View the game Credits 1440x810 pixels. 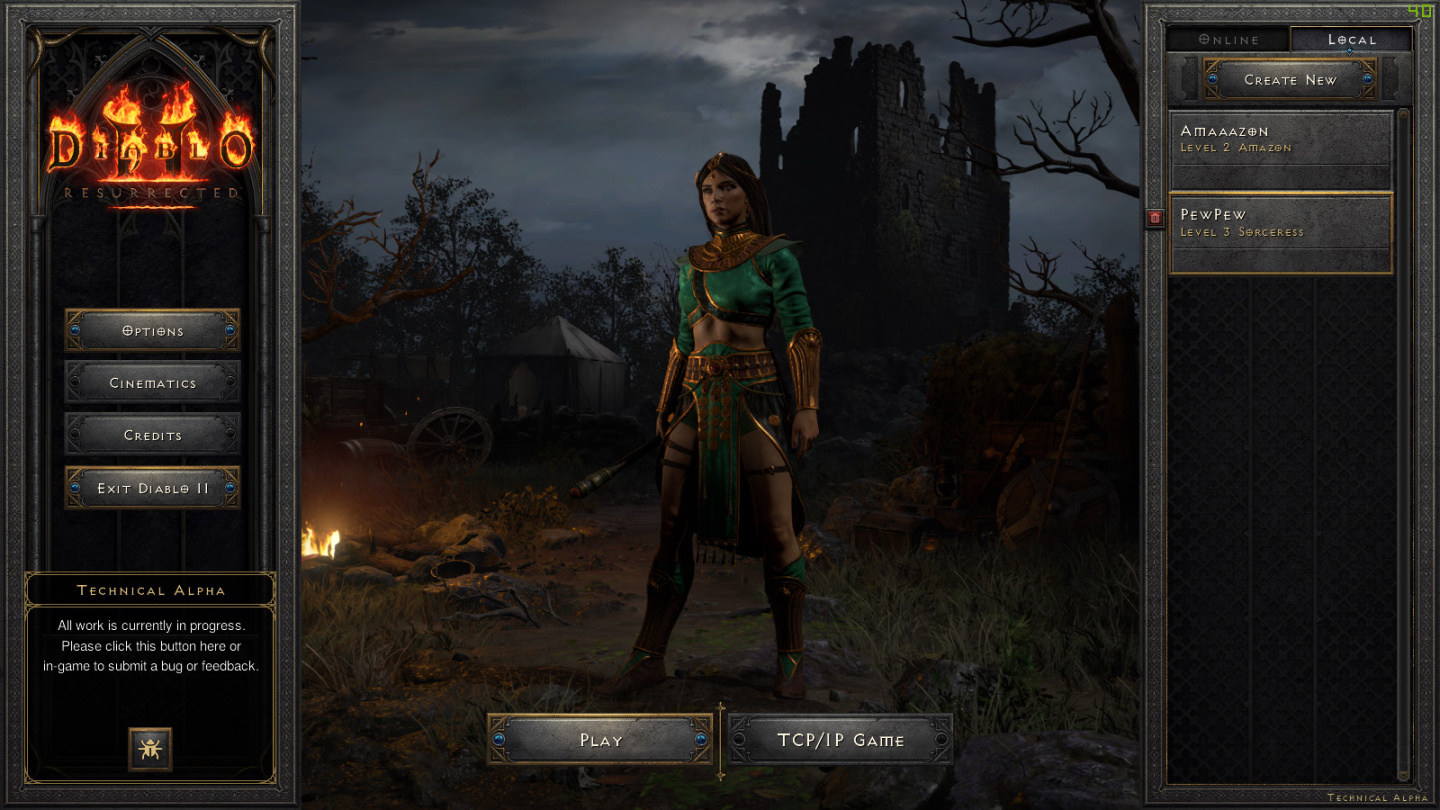(x=153, y=435)
